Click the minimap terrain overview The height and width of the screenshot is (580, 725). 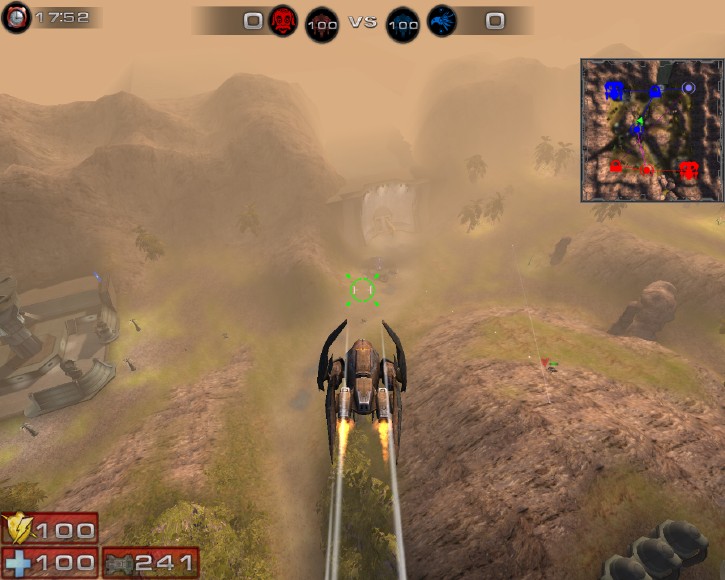[651, 130]
